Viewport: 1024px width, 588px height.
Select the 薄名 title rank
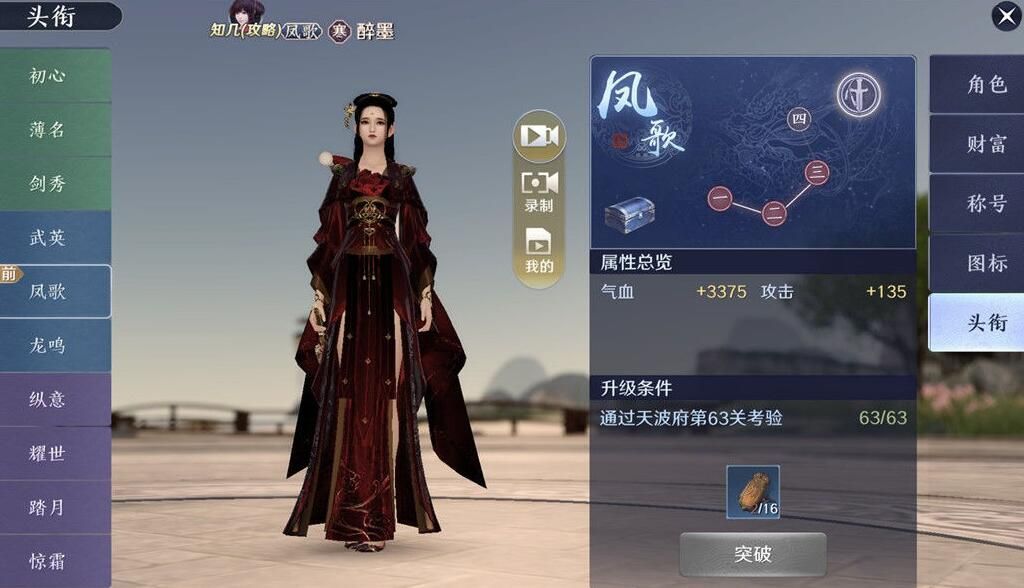click(50, 130)
